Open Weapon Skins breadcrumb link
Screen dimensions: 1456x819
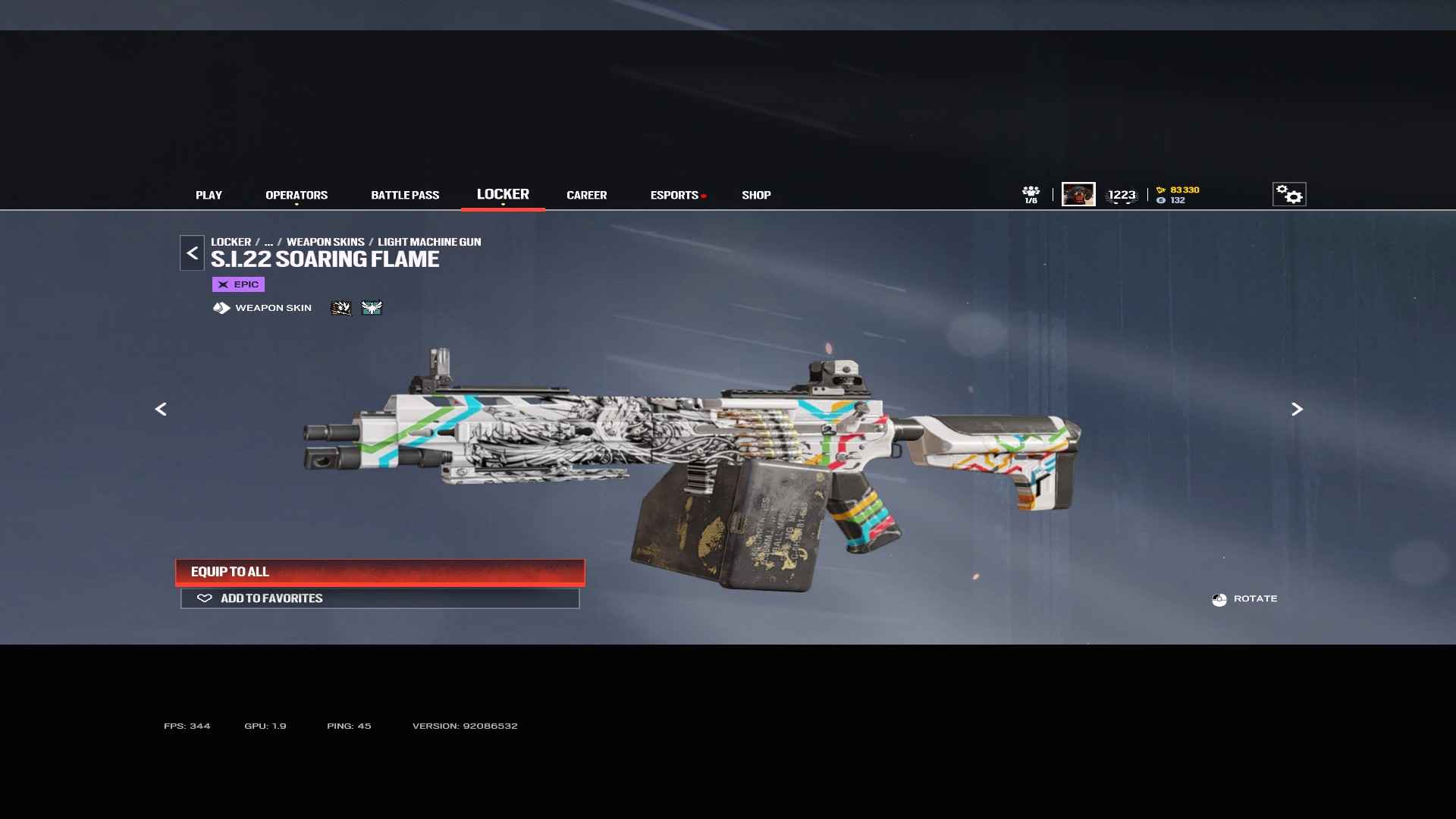[325, 242]
